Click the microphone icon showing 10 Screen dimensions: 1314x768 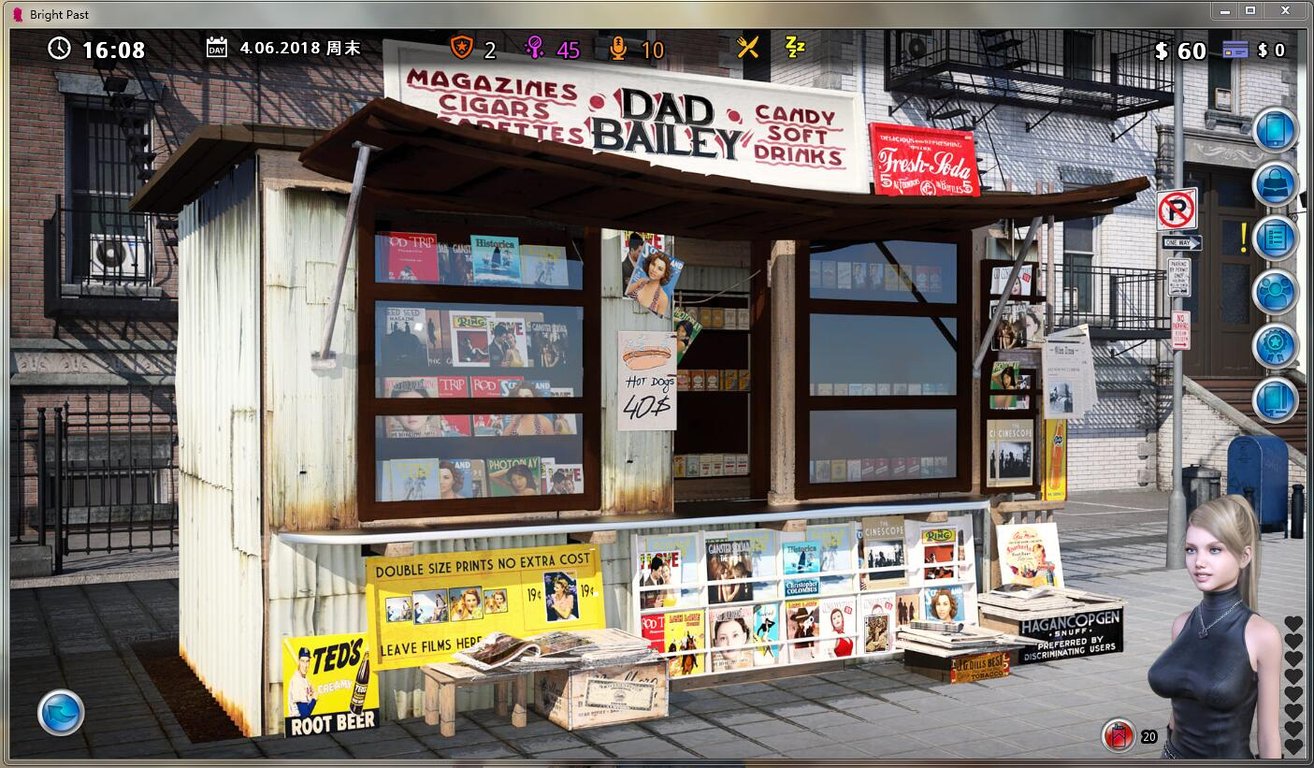(x=618, y=47)
